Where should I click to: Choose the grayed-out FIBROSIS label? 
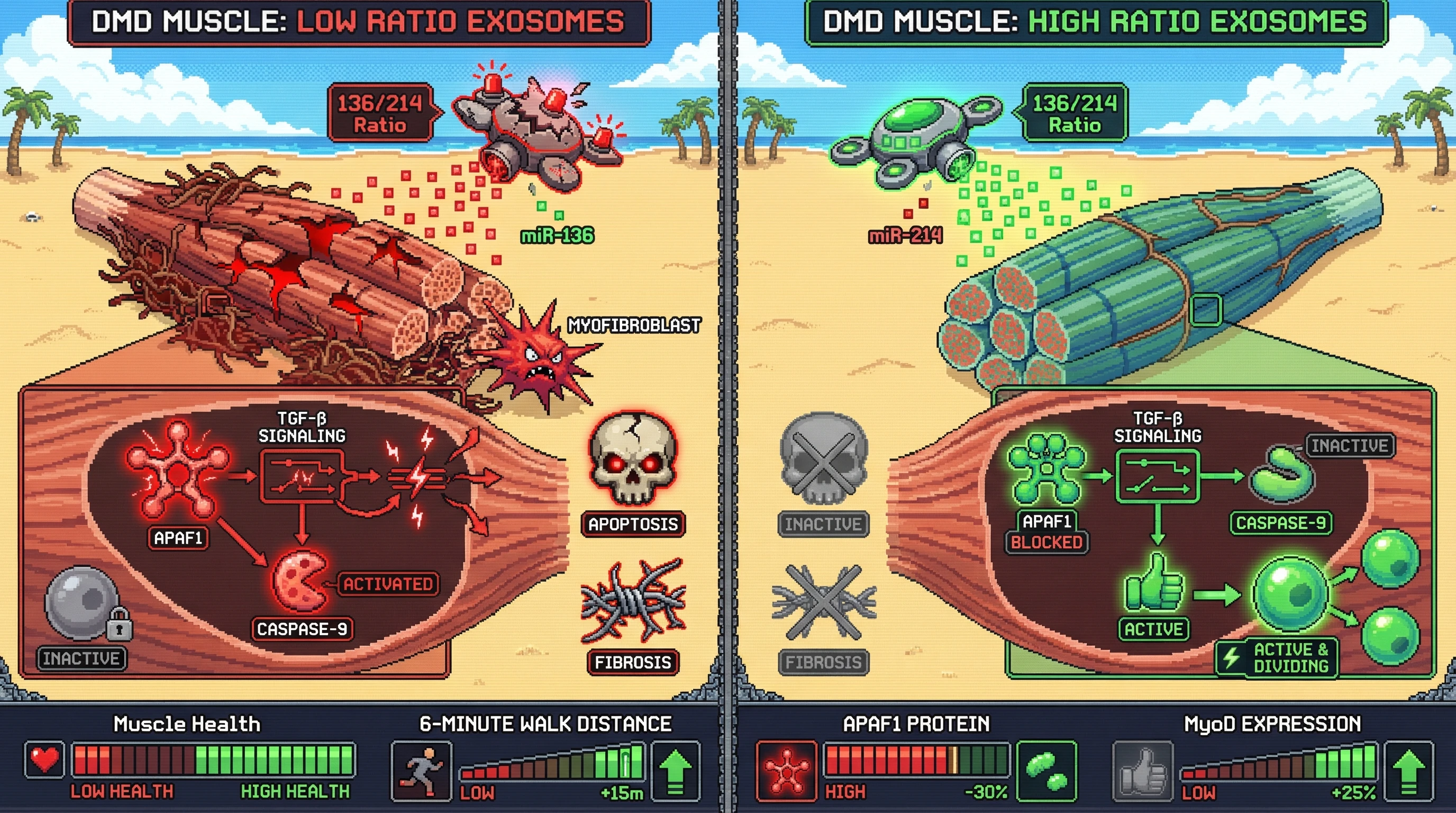pos(823,662)
